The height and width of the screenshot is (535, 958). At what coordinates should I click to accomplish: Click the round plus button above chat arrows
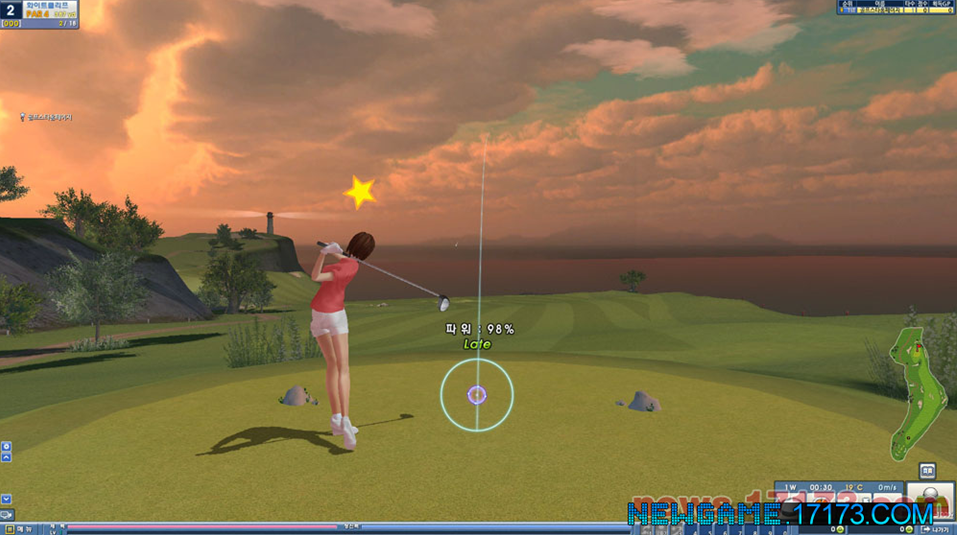coord(6,445)
